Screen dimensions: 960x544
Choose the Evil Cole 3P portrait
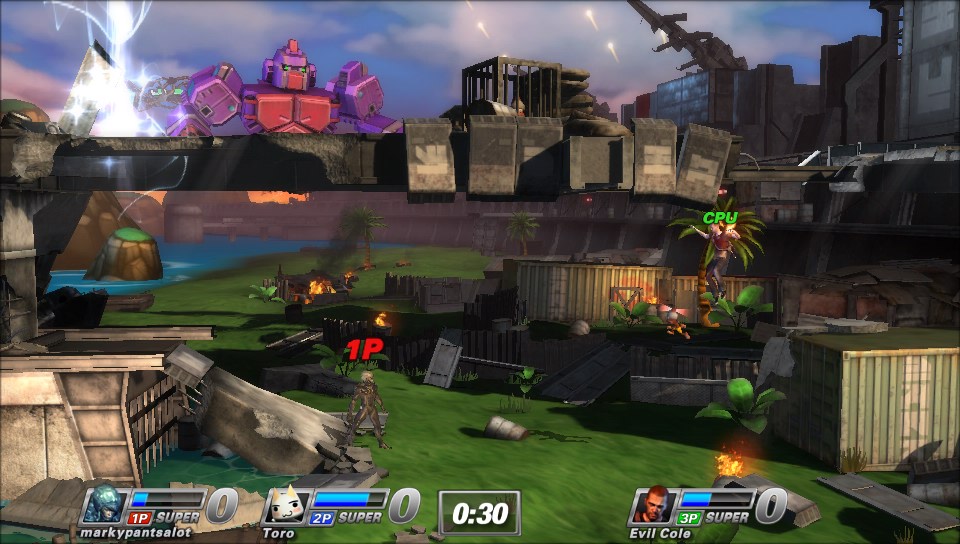click(x=651, y=505)
